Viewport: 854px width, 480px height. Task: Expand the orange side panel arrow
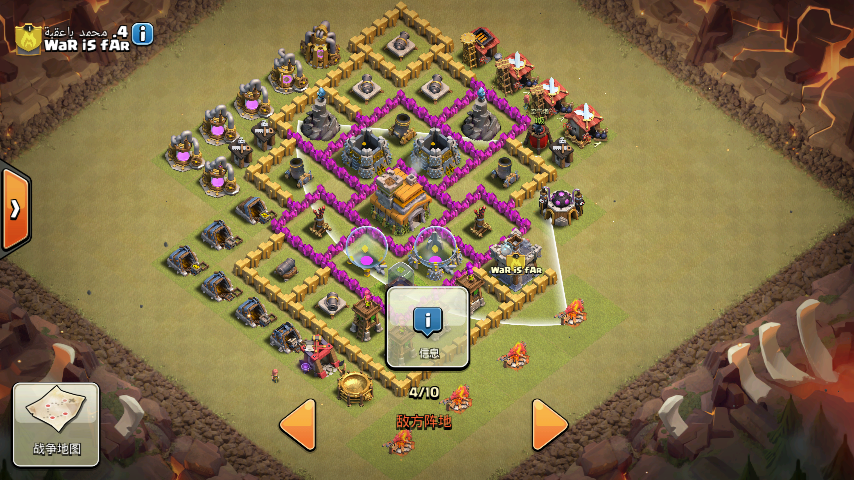[16, 210]
